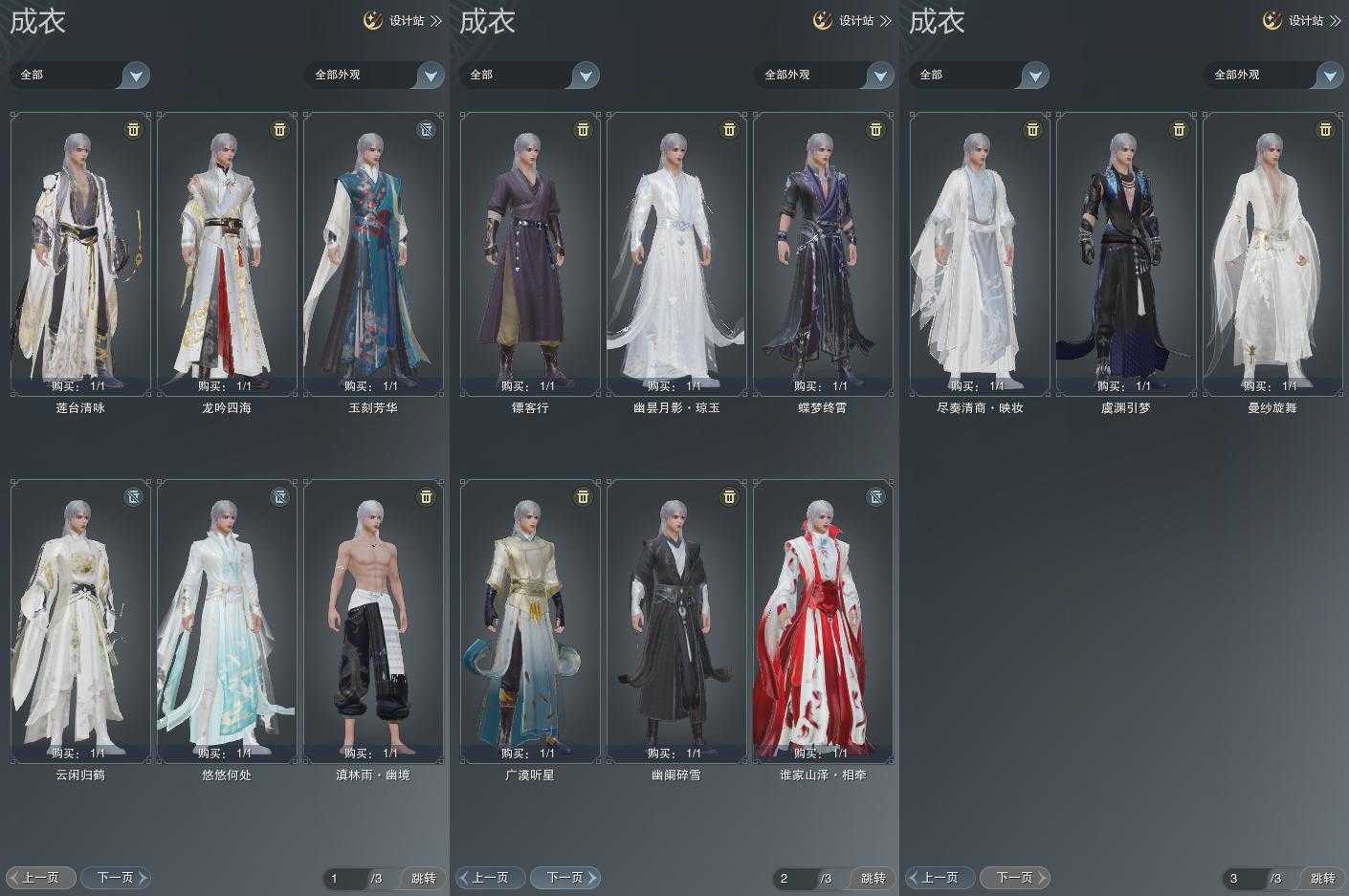Choose the 虚渊引梦 outfit
Viewport: 1349px width, 896px height.
pyautogui.click(x=1126, y=253)
